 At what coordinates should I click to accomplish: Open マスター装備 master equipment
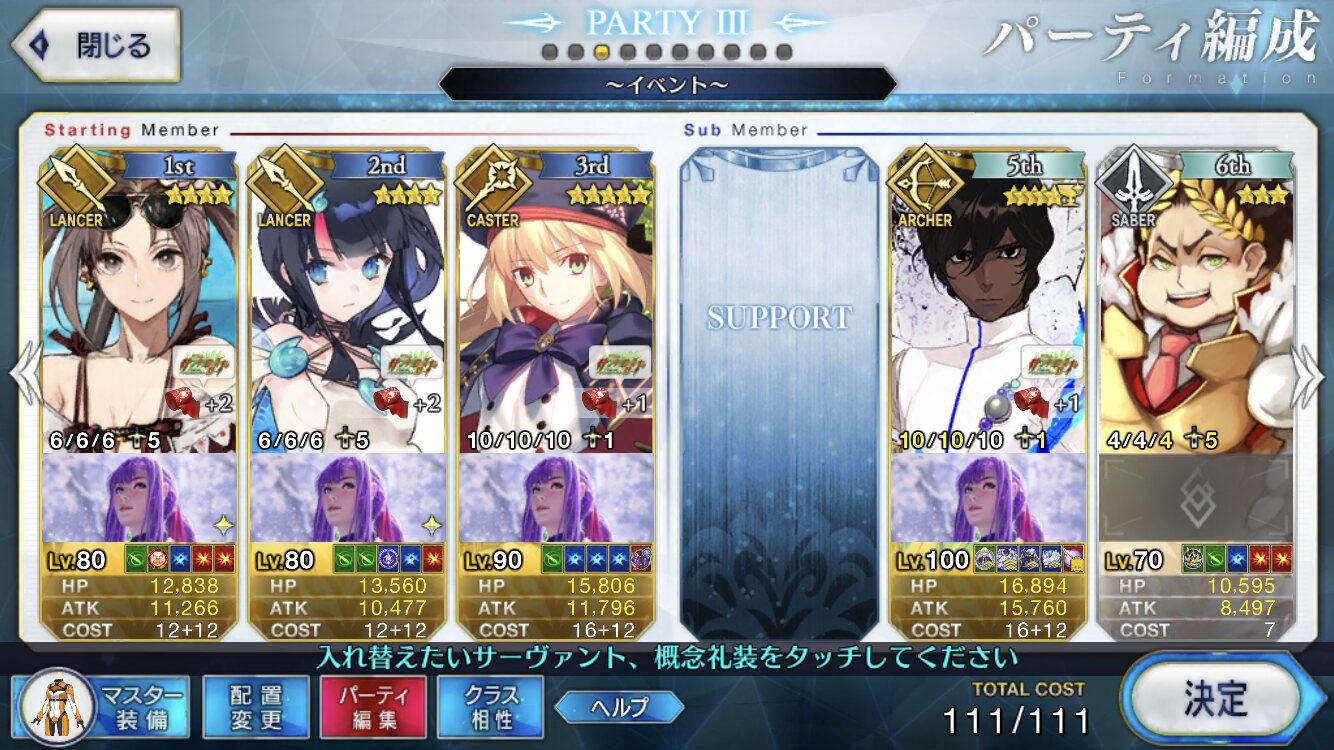coord(102,706)
